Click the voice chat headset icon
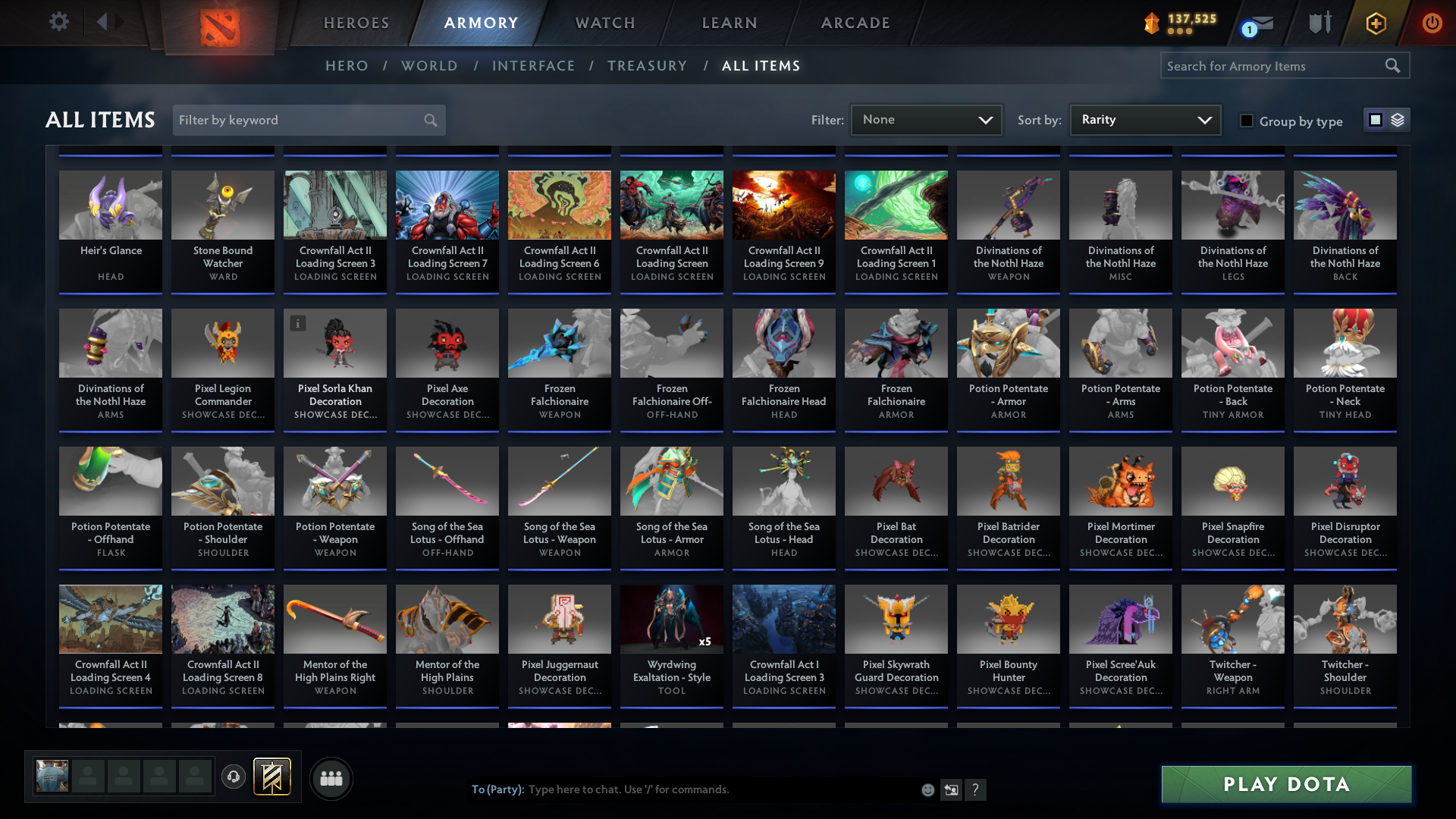This screenshot has width=1456, height=819. (234, 778)
